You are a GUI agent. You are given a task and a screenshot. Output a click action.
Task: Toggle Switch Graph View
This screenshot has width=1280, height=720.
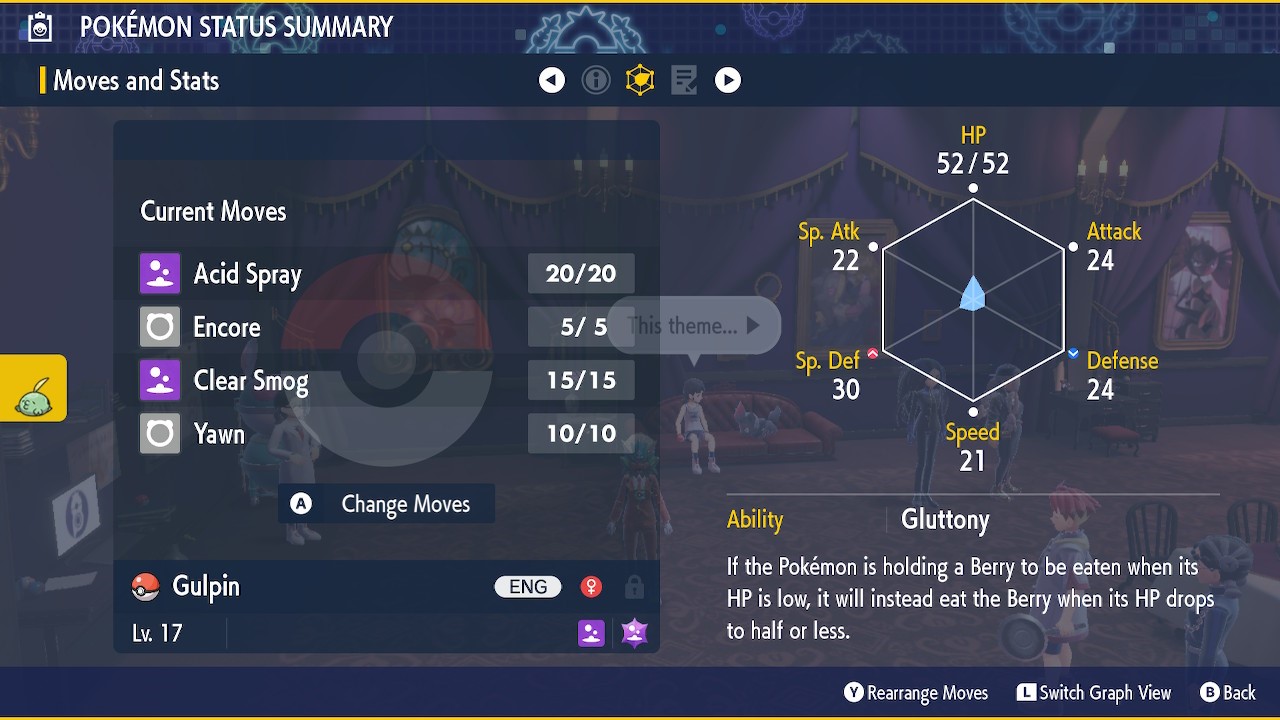tap(1094, 693)
